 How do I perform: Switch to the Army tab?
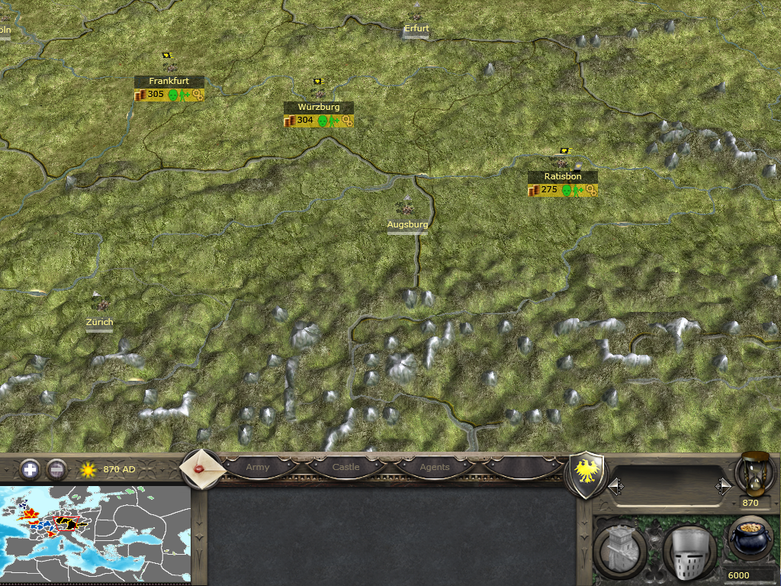(x=257, y=467)
